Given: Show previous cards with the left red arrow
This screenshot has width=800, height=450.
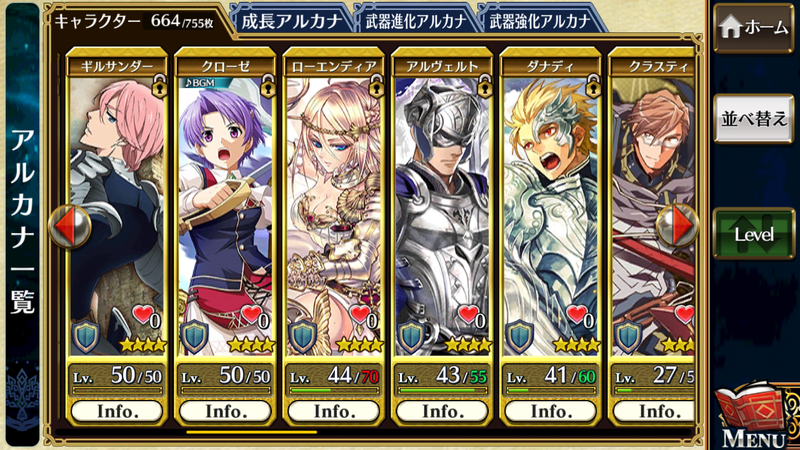Looking at the screenshot, I should coord(70,226).
